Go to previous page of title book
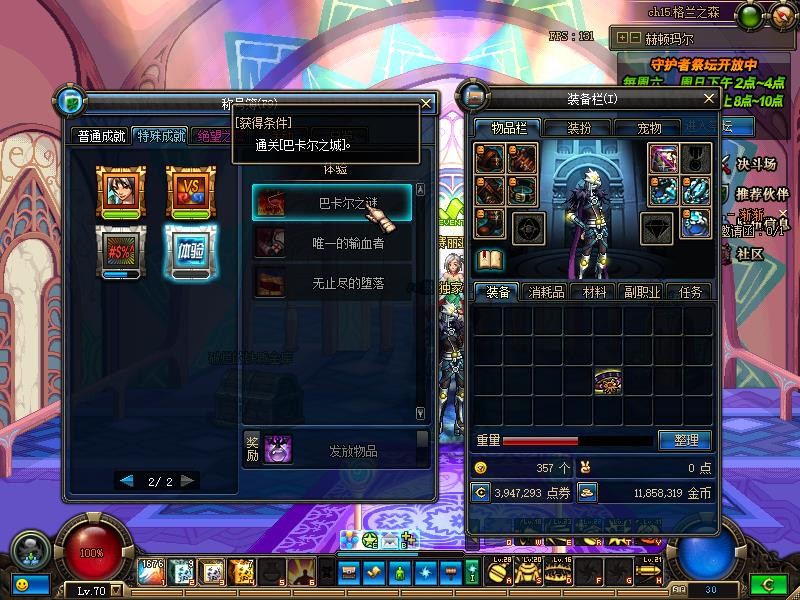800x600 pixels. point(127,481)
